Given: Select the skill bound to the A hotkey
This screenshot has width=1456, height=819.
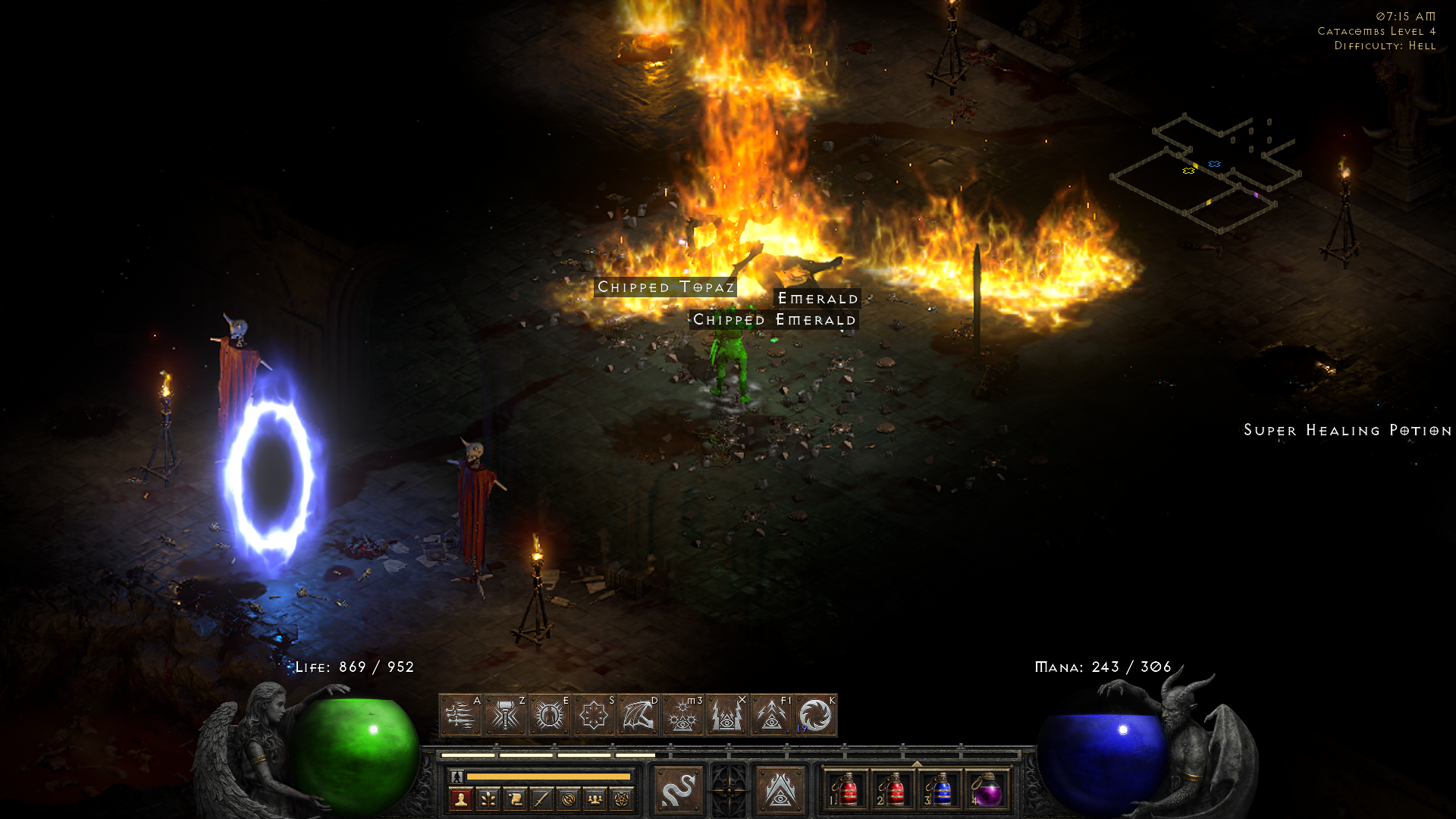Looking at the screenshot, I should 462,715.
